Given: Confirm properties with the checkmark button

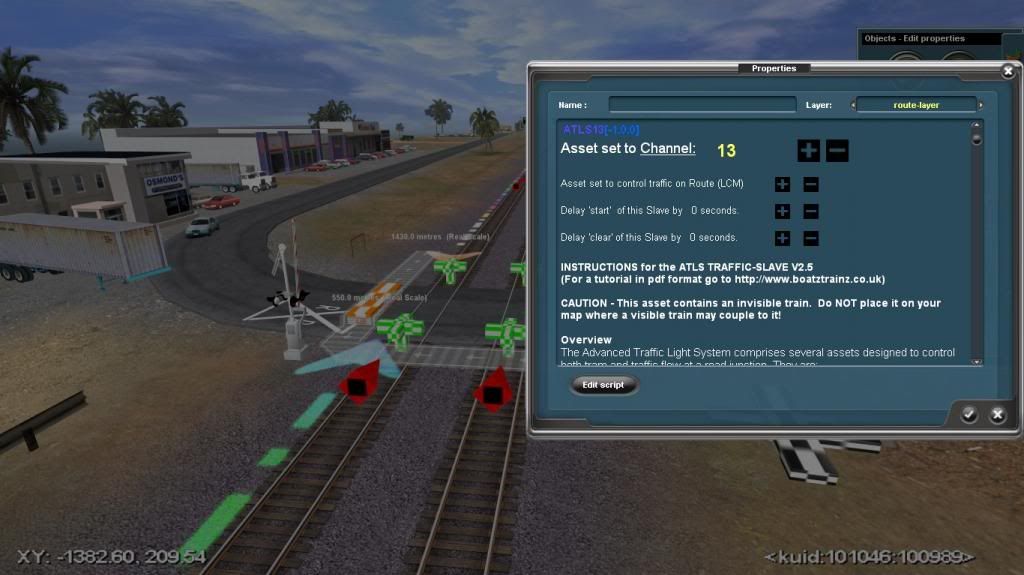Looking at the screenshot, I should 969,414.
